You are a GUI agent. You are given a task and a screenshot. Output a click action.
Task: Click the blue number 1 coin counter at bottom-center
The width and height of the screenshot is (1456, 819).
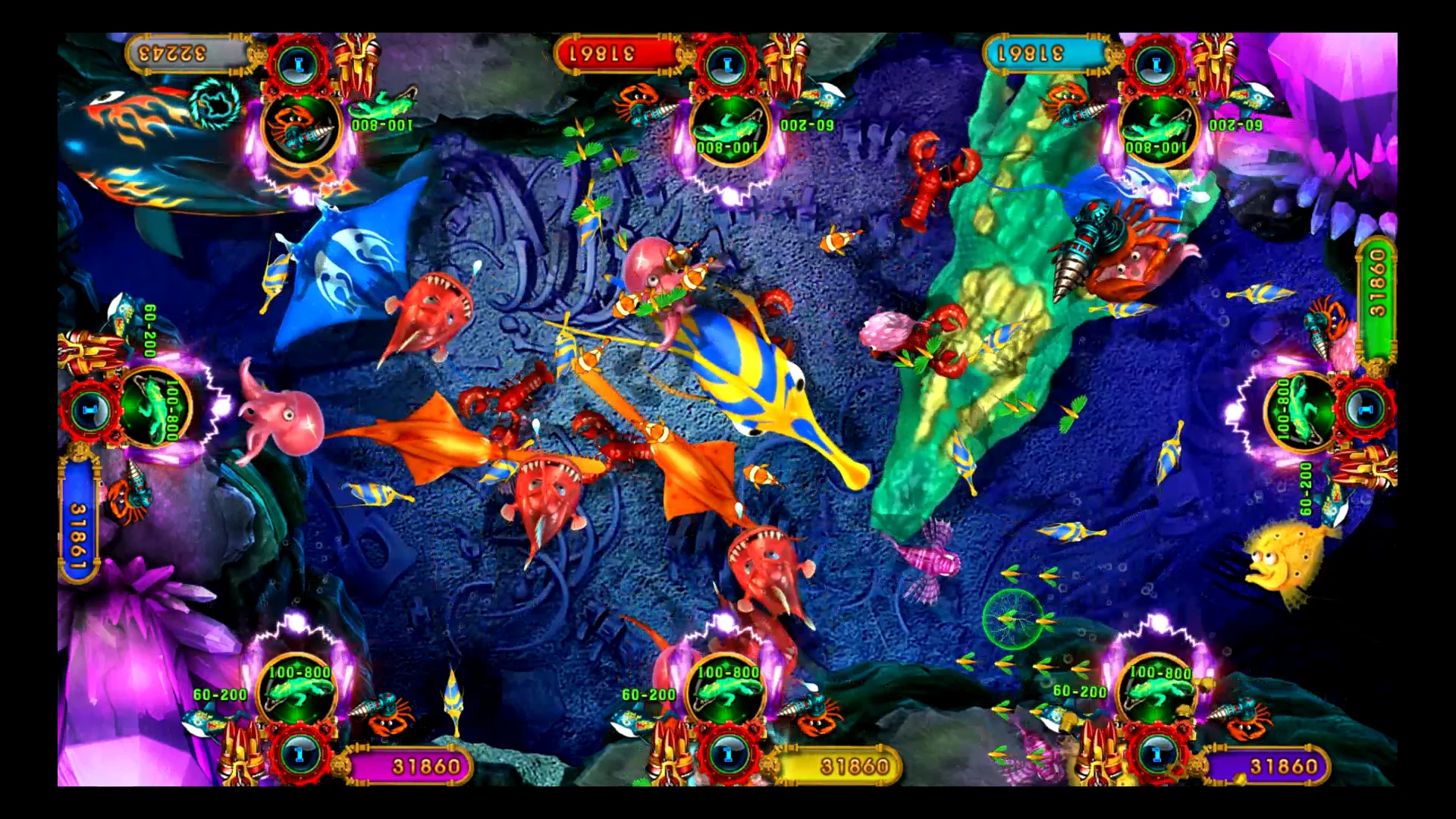coord(728,755)
